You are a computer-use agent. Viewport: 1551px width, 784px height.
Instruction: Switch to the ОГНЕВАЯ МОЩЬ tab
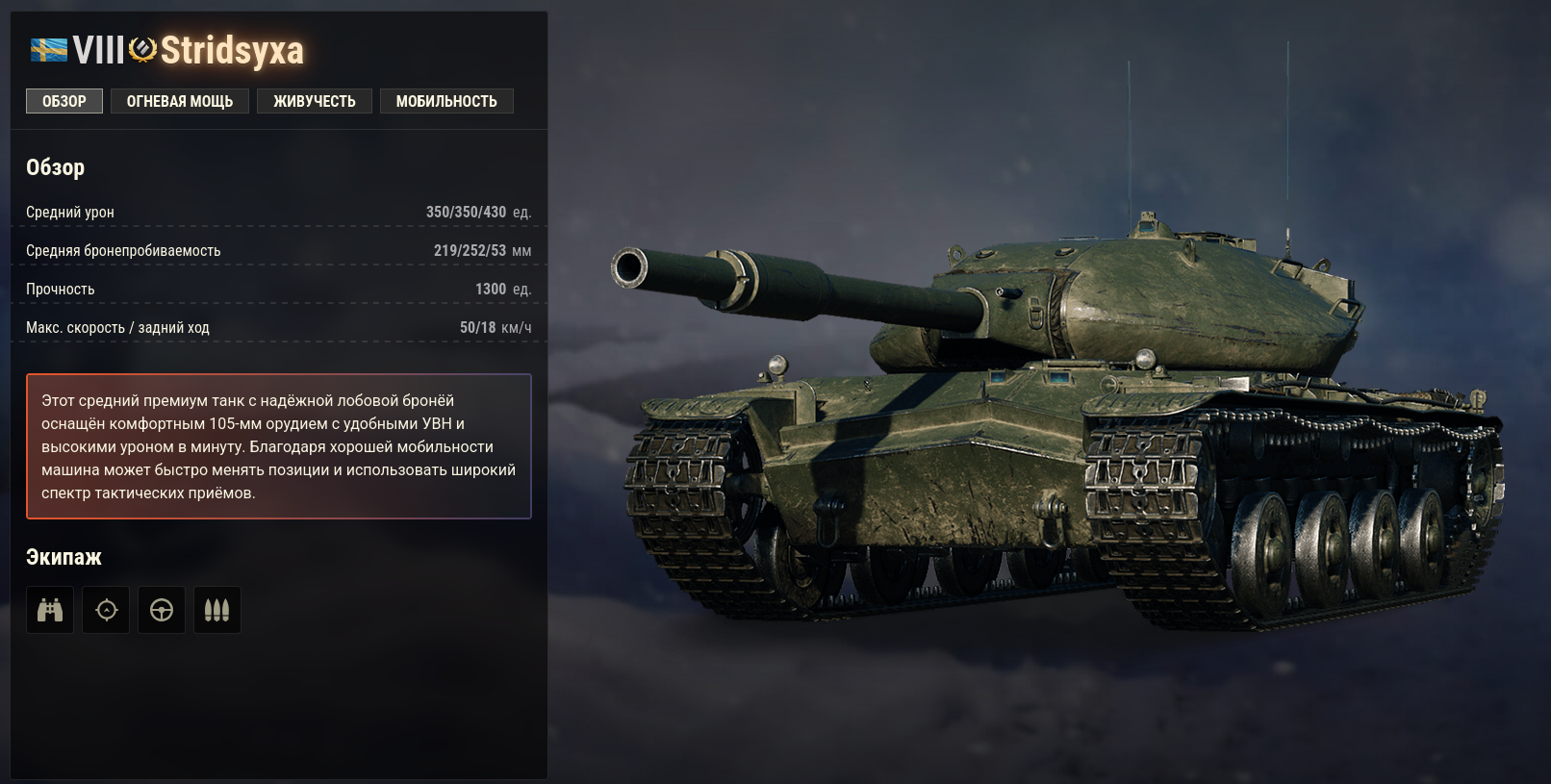point(180,100)
